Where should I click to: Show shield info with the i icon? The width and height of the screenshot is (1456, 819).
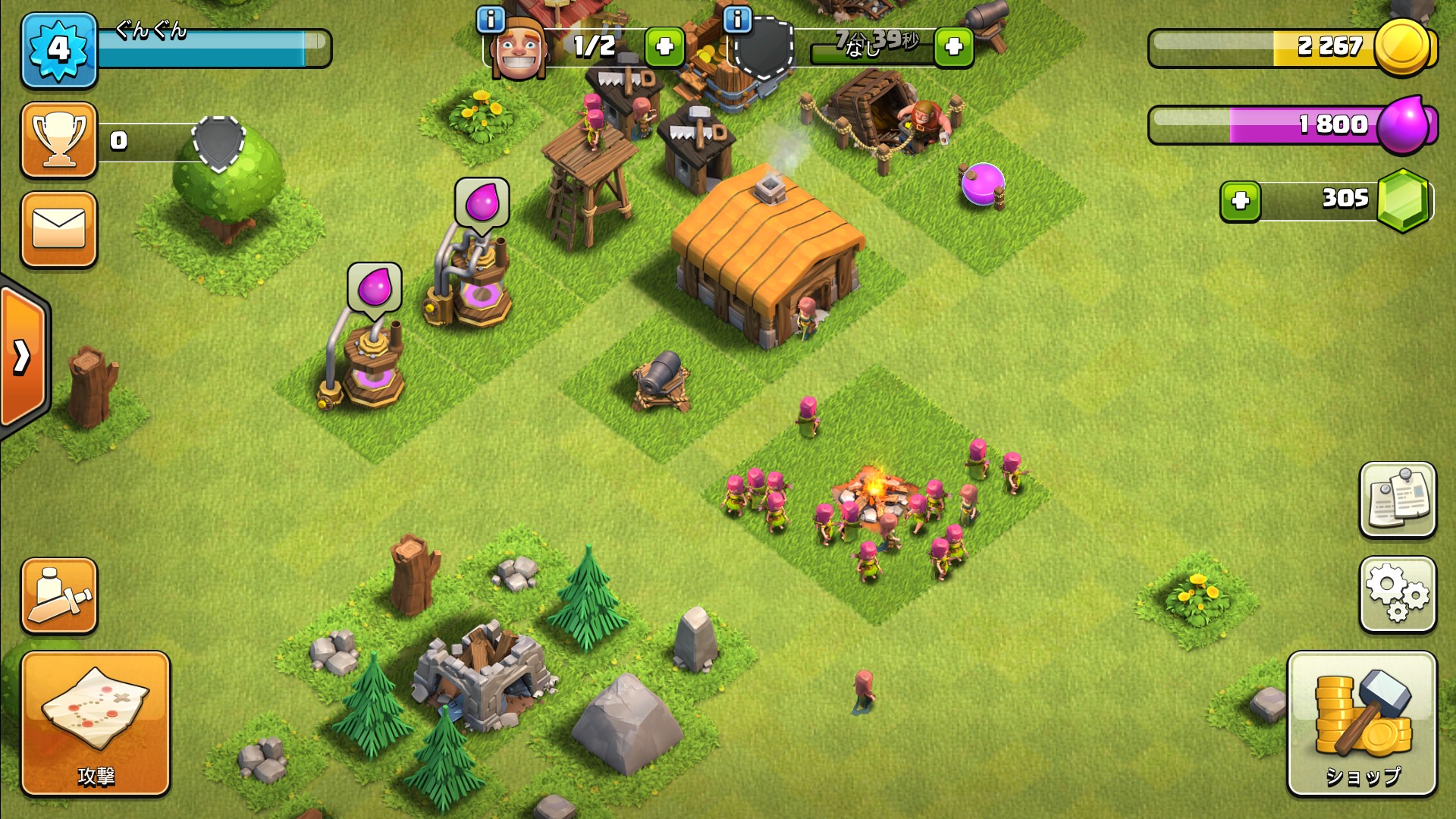click(737, 20)
